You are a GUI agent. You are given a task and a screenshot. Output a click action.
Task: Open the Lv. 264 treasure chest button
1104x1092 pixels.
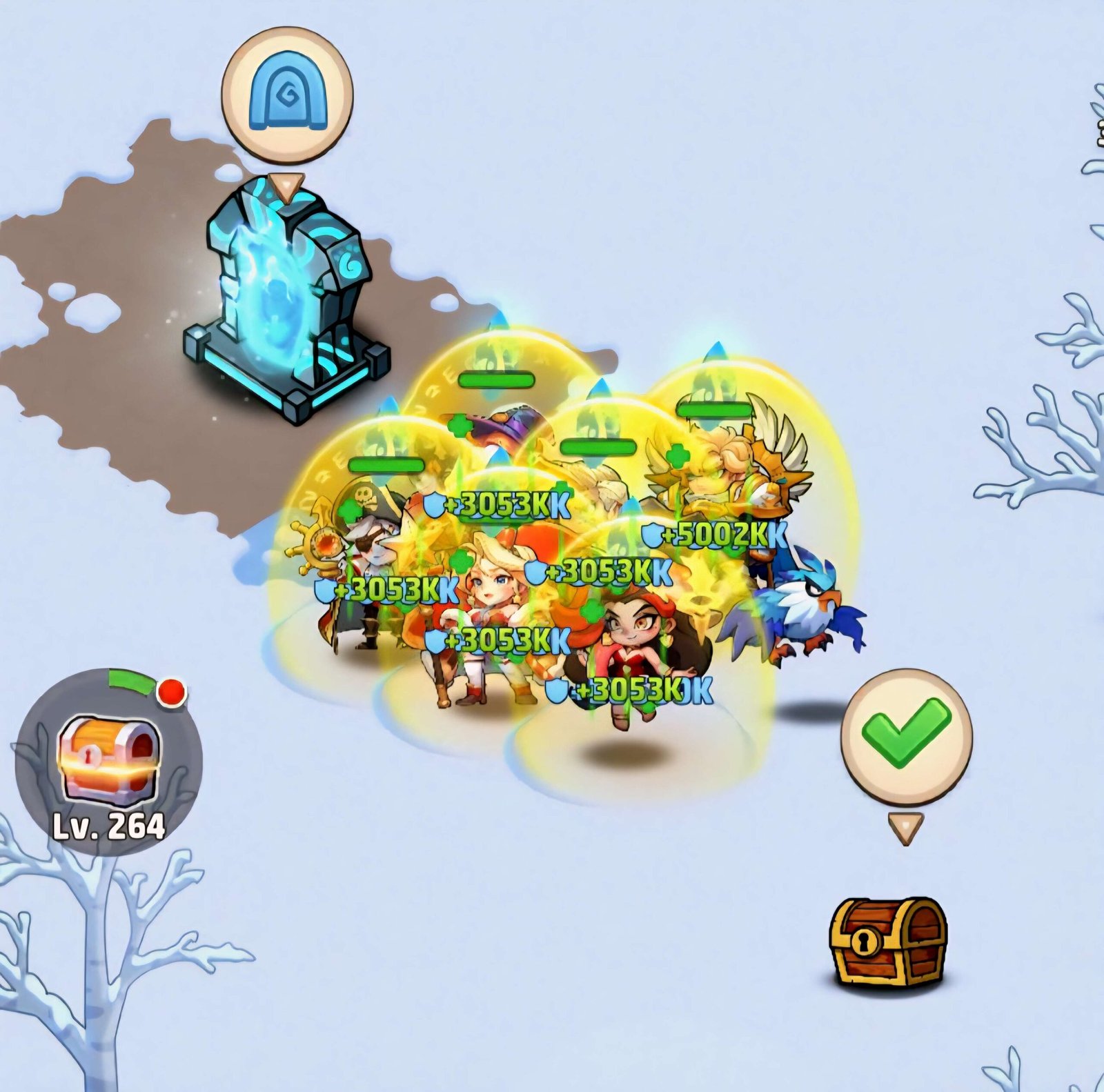coord(109,761)
